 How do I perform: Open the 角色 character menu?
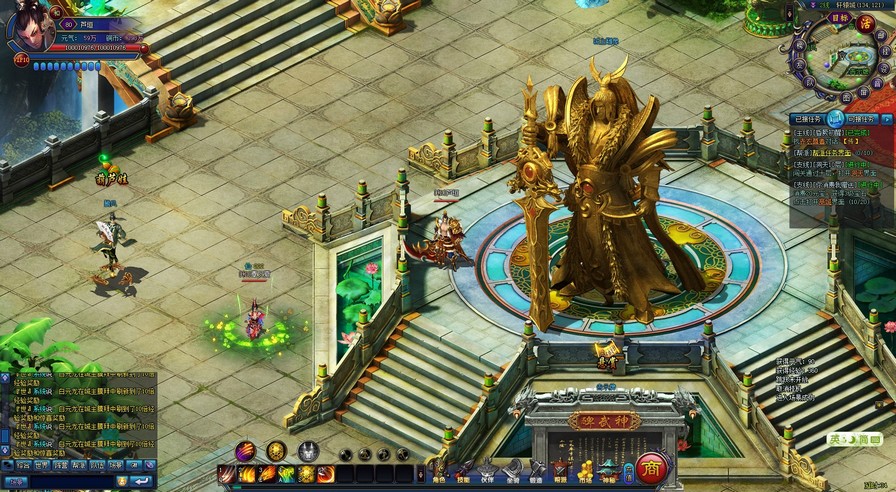(x=438, y=470)
